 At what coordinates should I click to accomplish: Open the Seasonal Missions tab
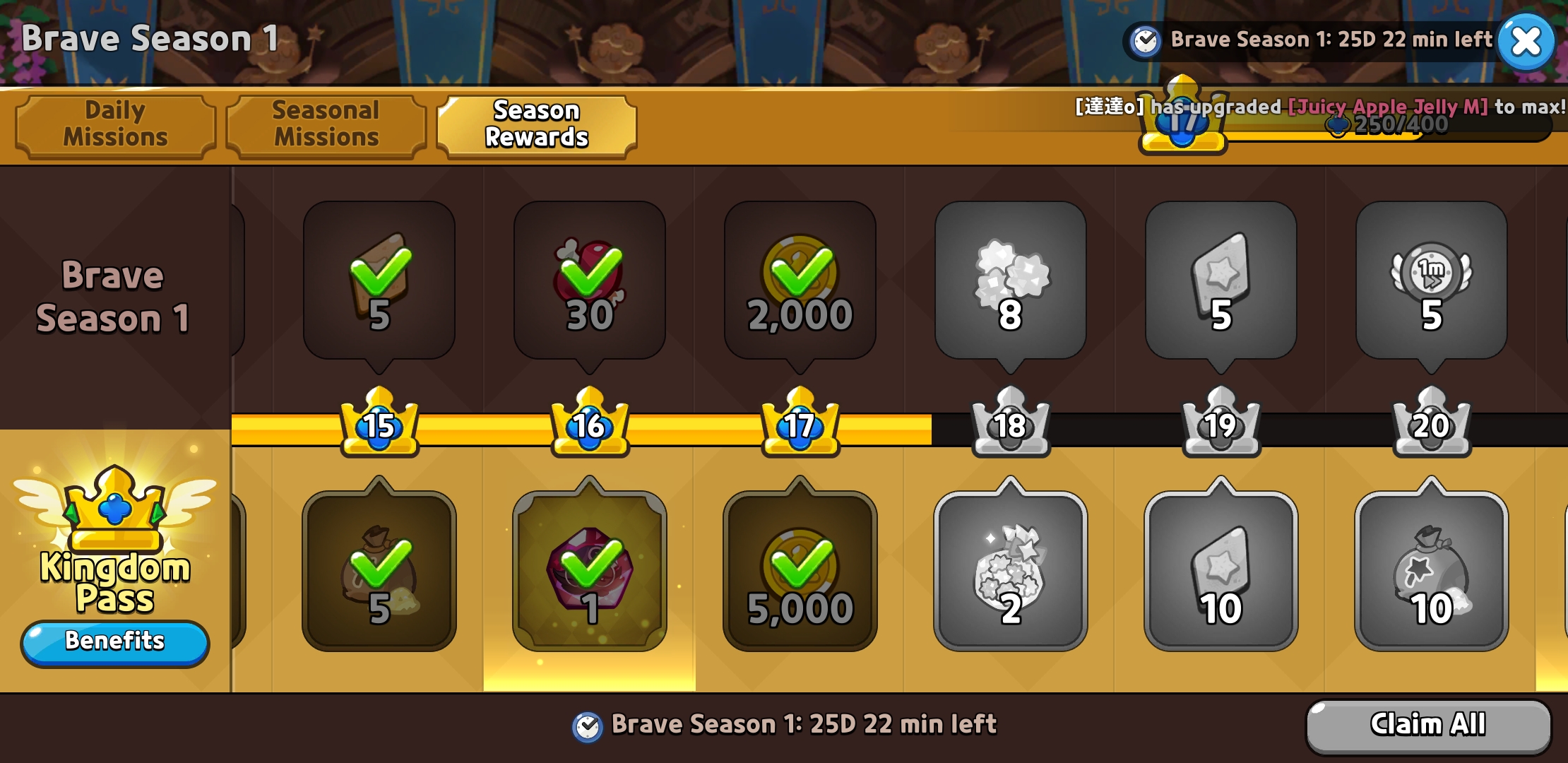point(326,124)
